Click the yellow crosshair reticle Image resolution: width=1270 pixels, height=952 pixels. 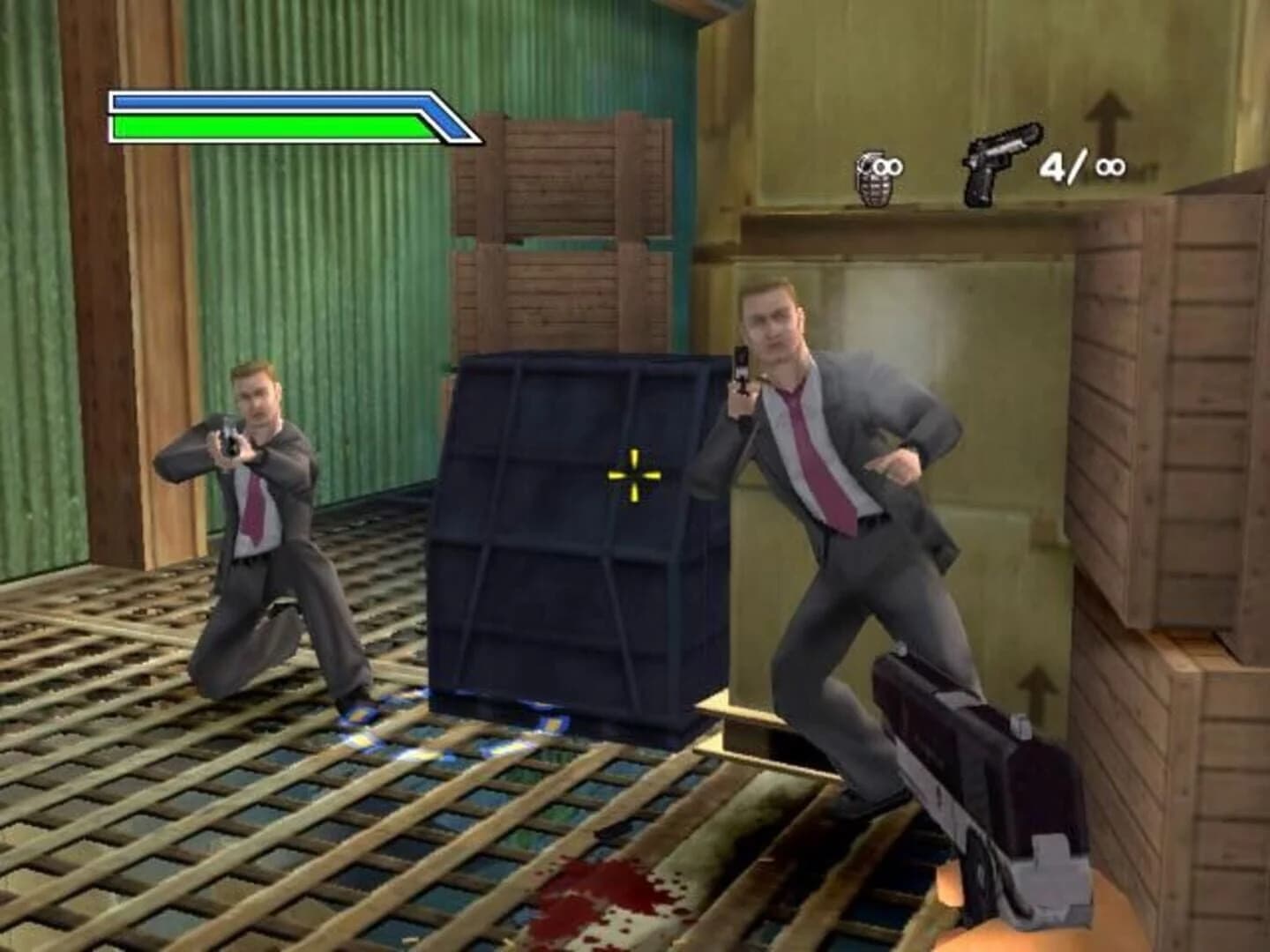pos(633,474)
